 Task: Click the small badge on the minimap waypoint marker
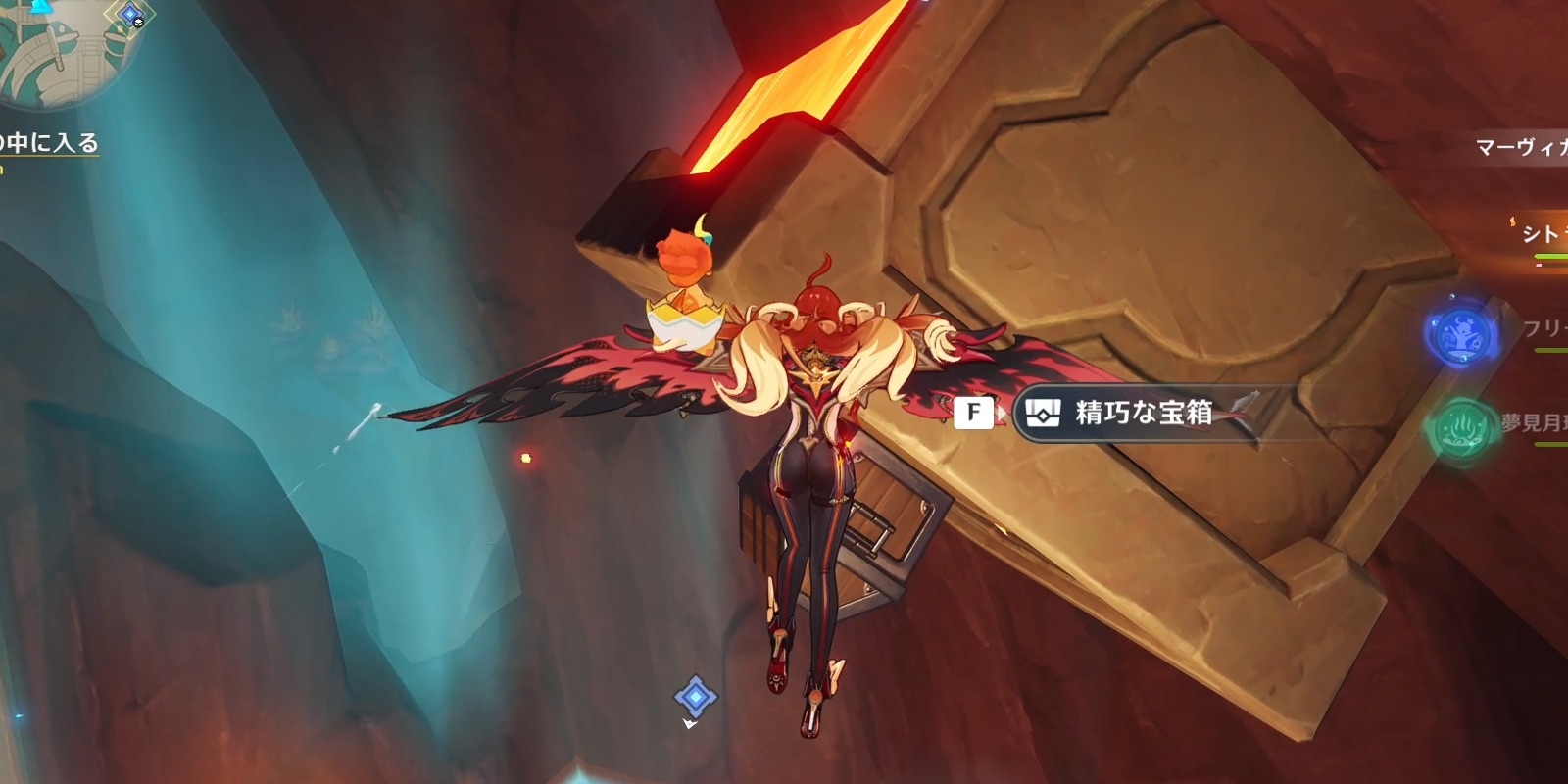tap(138, 22)
